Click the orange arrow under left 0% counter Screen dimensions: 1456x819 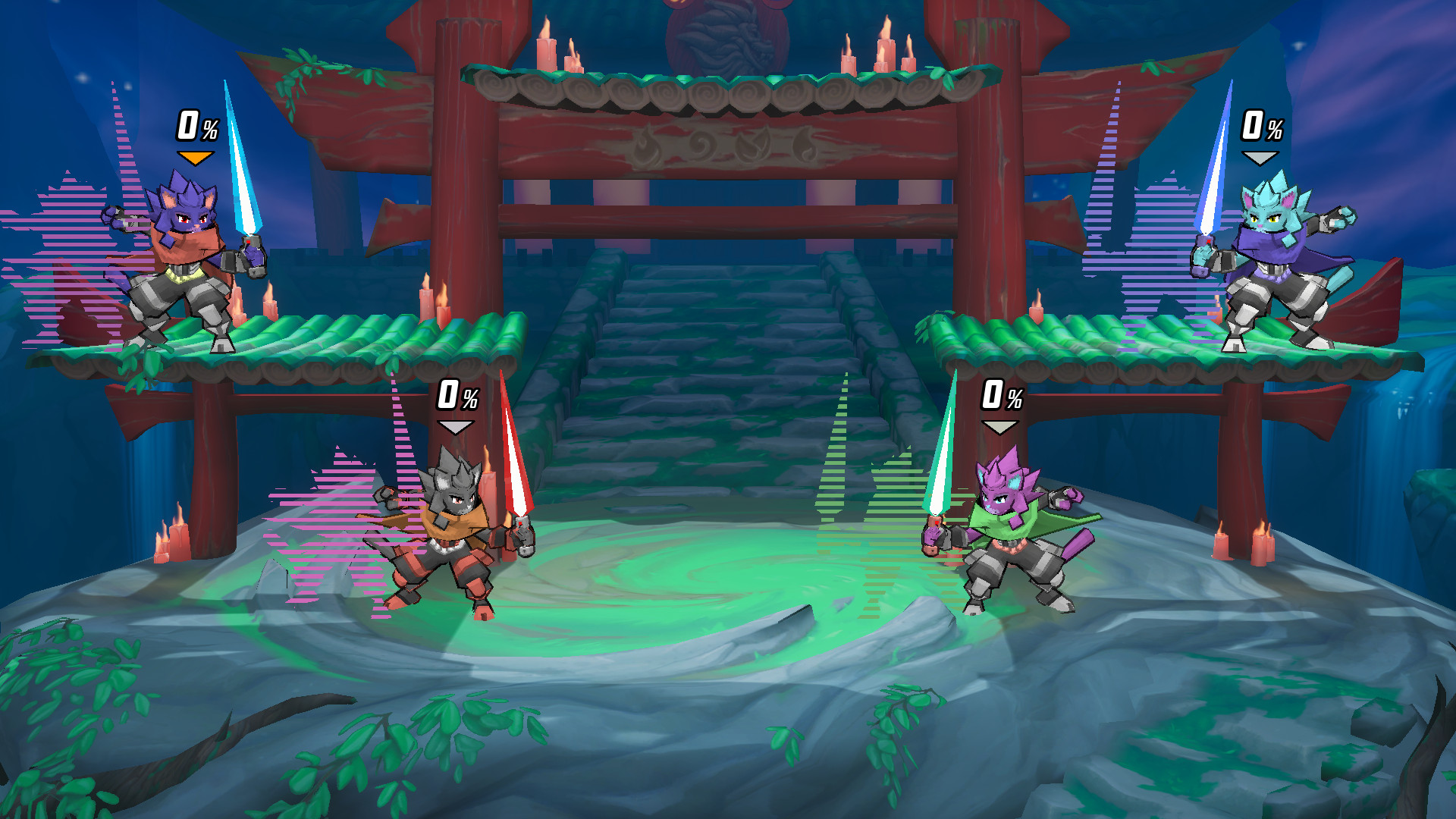click(x=196, y=157)
